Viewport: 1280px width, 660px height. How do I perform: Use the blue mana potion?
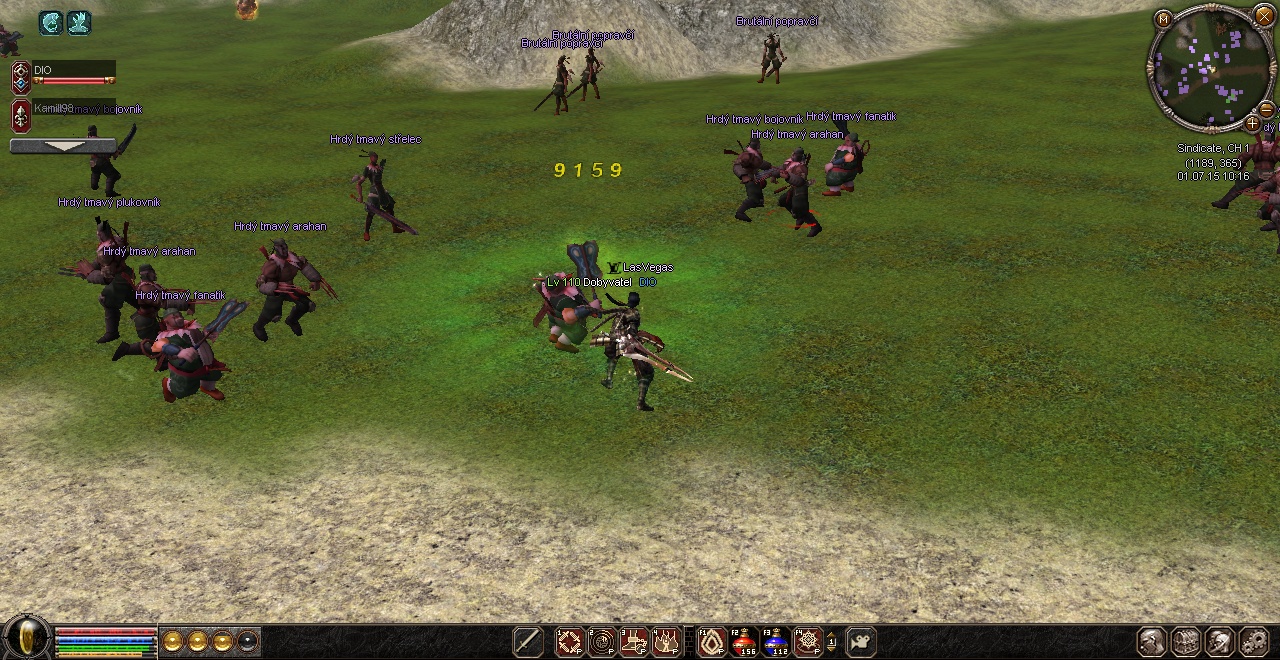click(x=775, y=641)
